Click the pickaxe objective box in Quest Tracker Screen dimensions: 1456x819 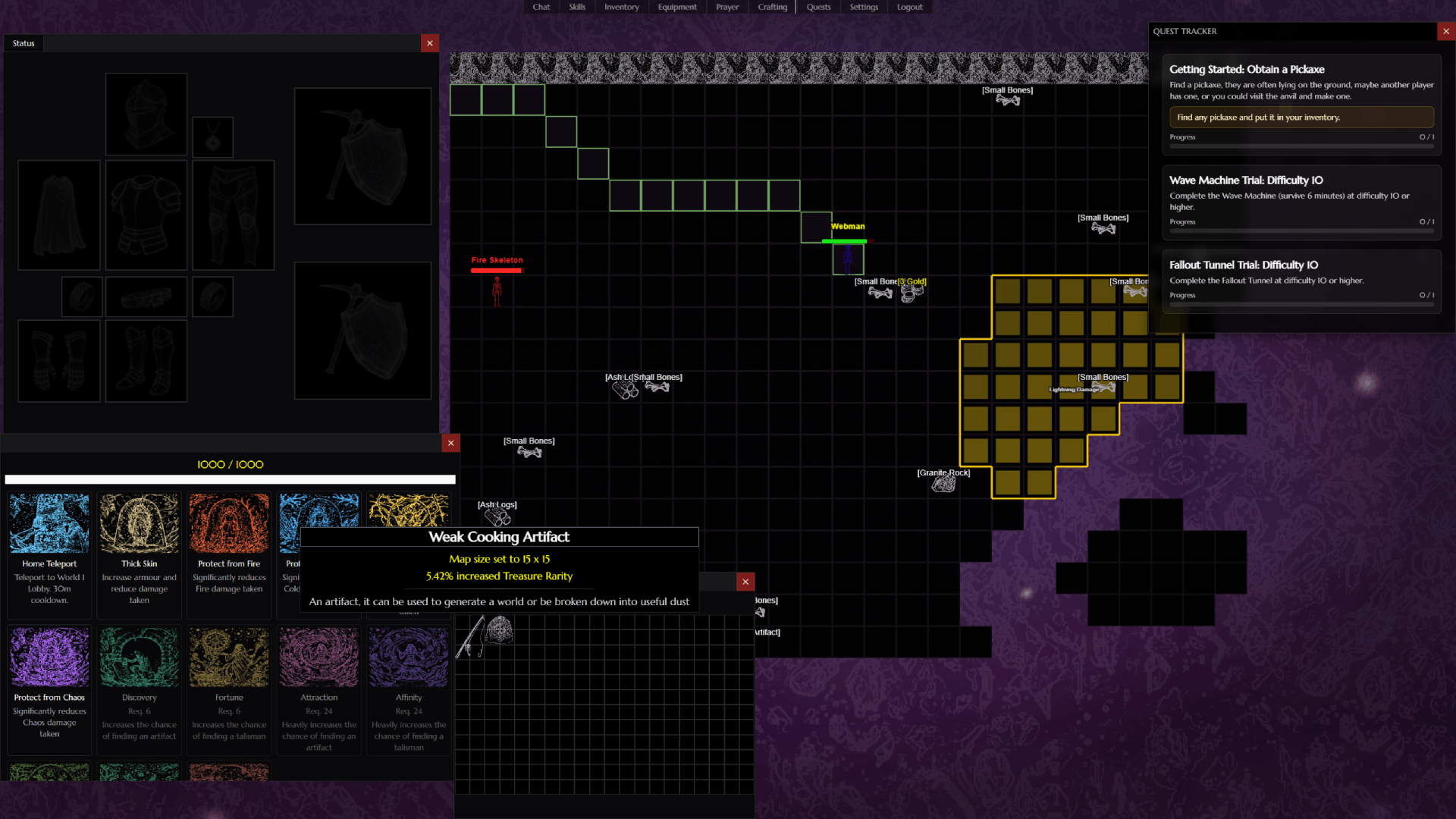pyautogui.click(x=1301, y=117)
